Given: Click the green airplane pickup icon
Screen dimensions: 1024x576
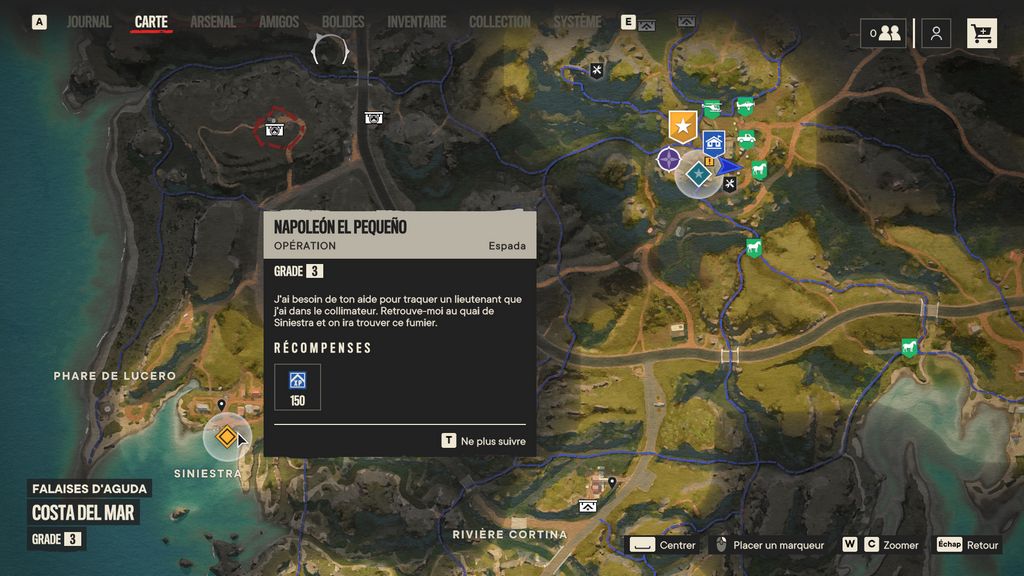Looking at the screenshot, I should (x=745, y=105).
